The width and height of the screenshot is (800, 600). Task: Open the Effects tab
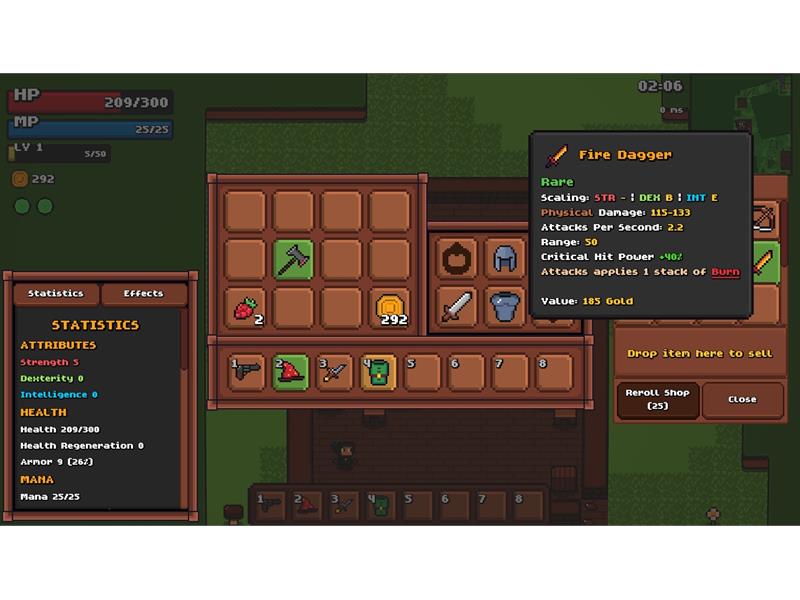tap(144, 294)
